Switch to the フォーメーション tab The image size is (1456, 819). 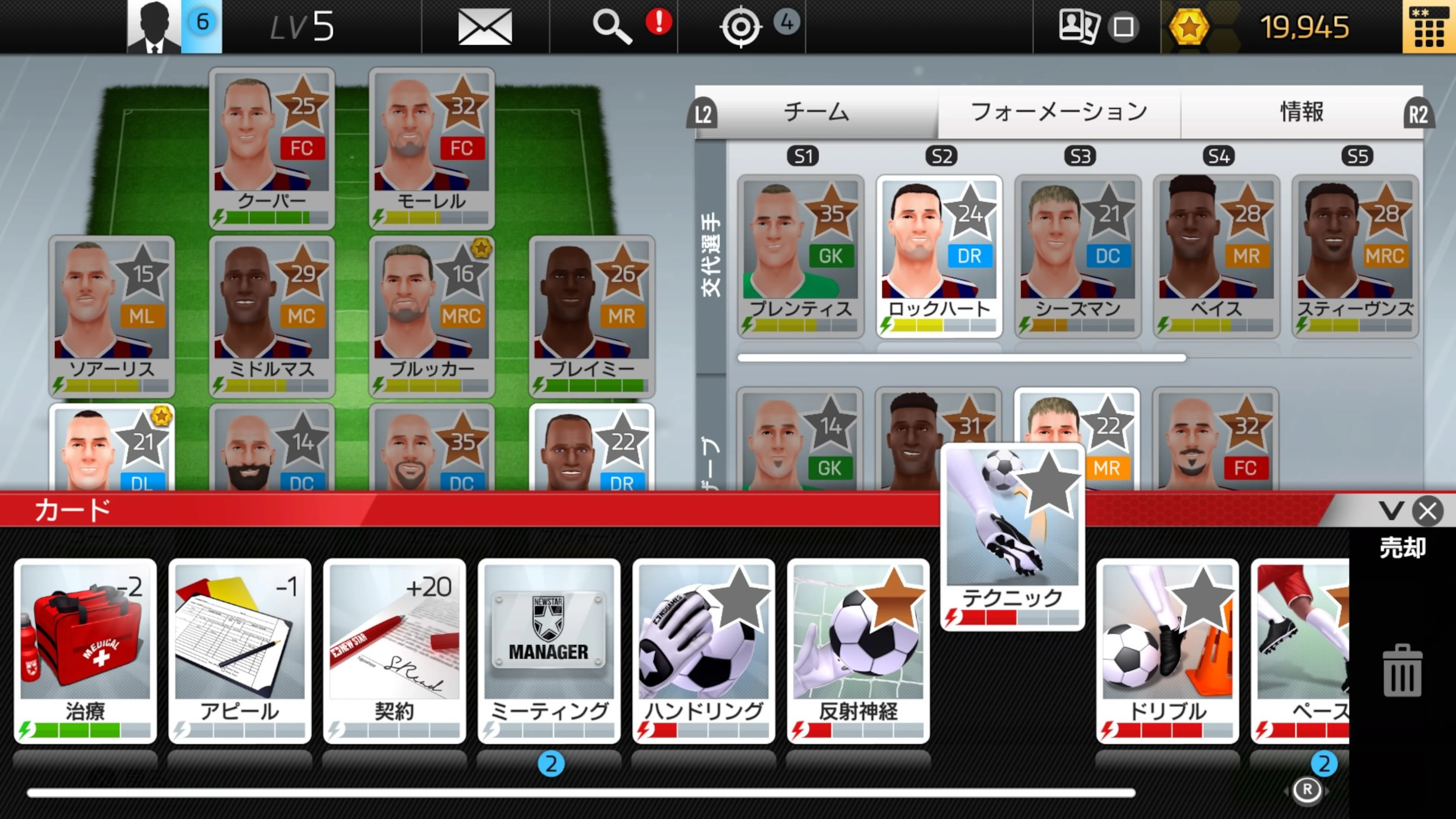(1059, 112)
